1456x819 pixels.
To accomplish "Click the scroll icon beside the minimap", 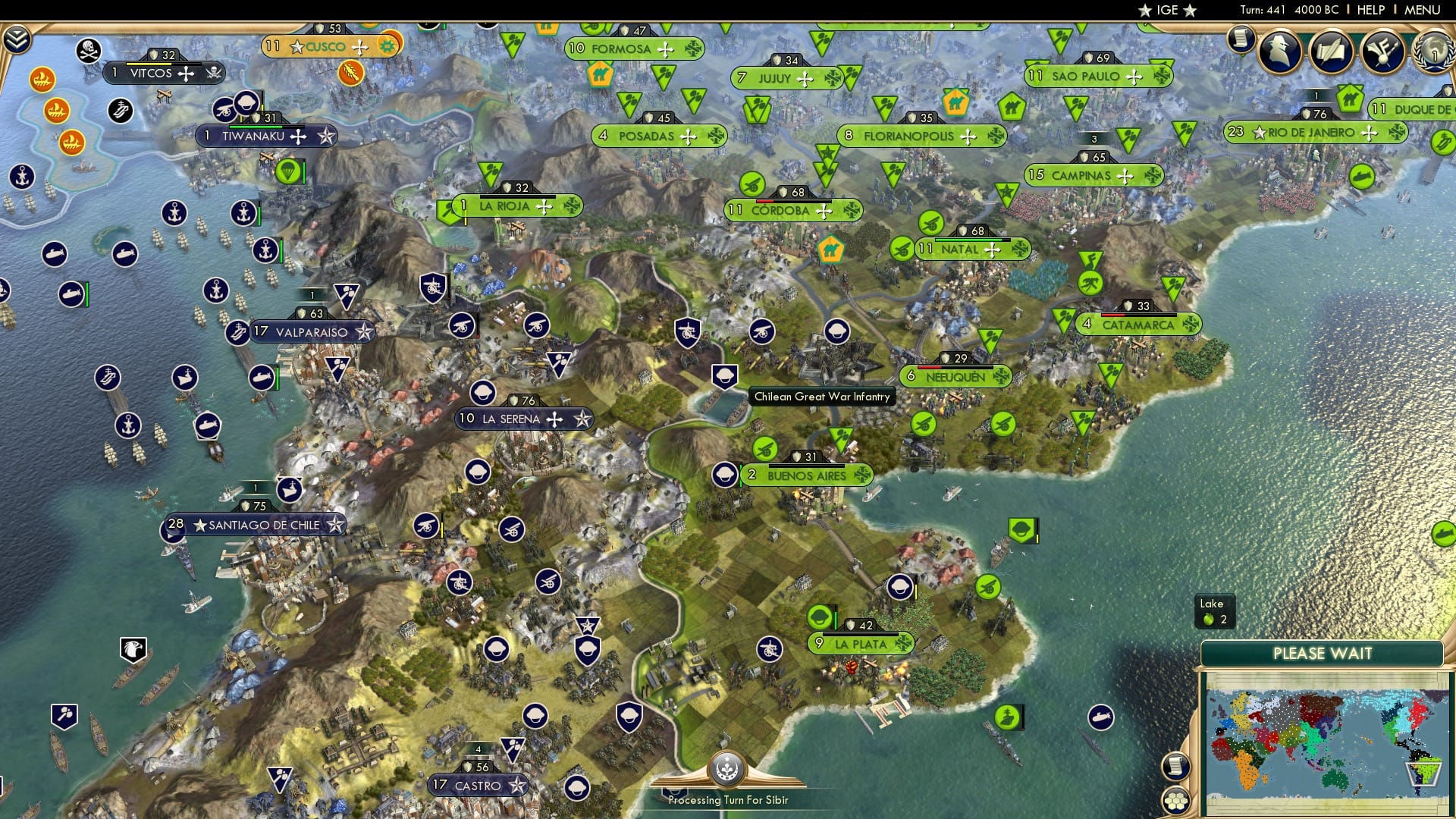I will coord(1175,766).
